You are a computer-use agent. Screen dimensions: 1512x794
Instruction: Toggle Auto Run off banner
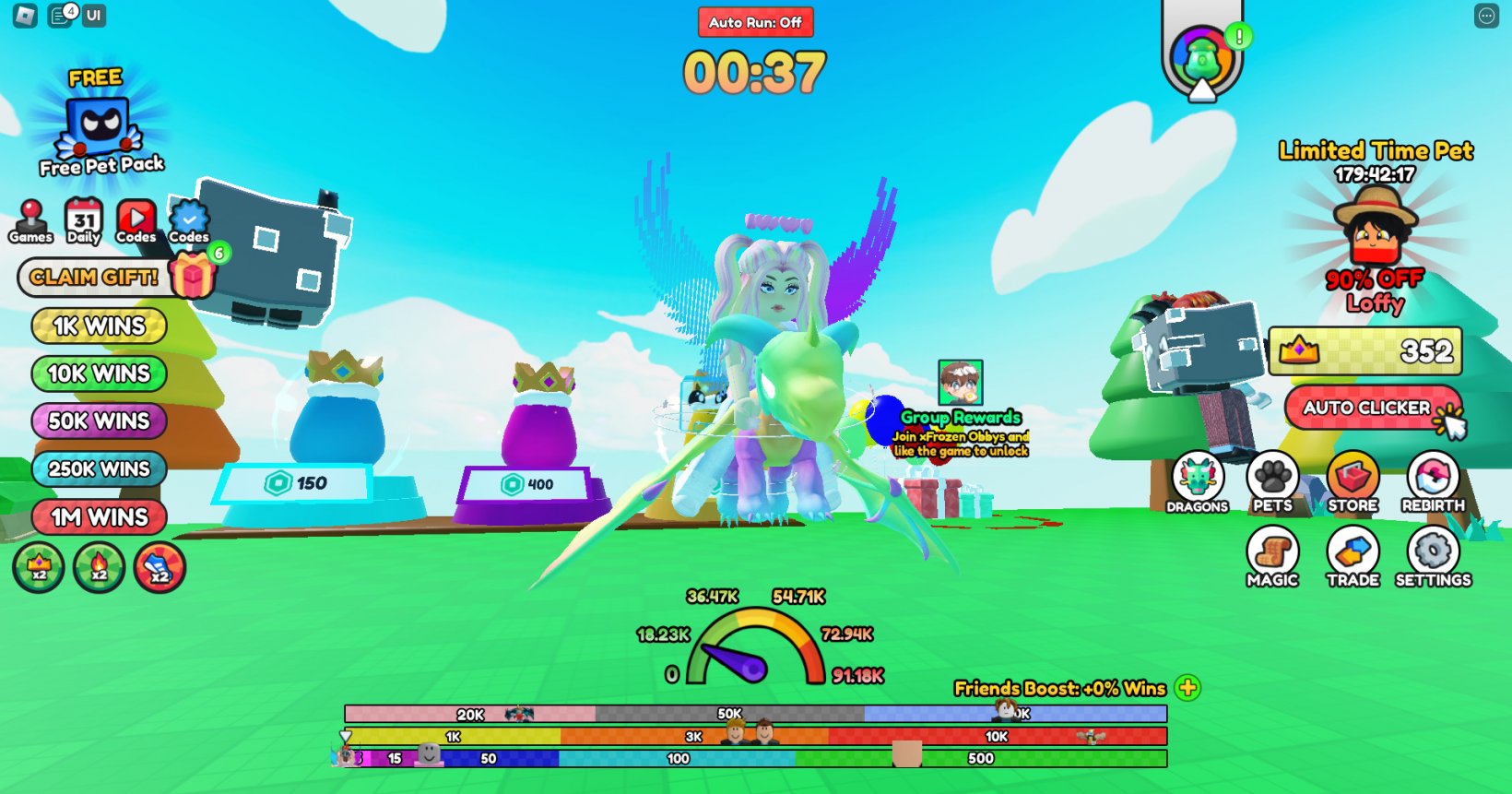click(755, 23)
